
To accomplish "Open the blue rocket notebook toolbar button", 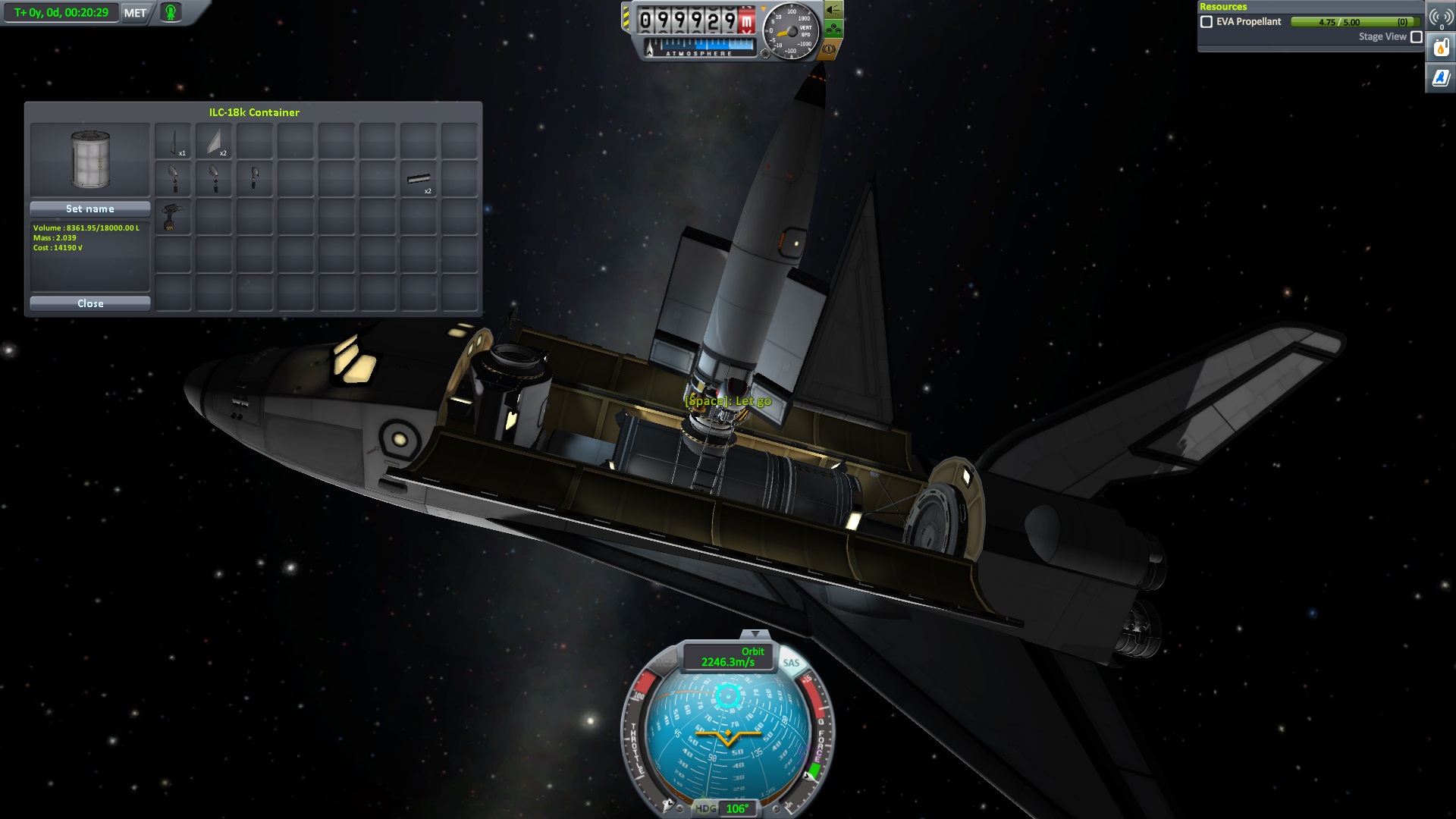I will (x=1441, y=77).
